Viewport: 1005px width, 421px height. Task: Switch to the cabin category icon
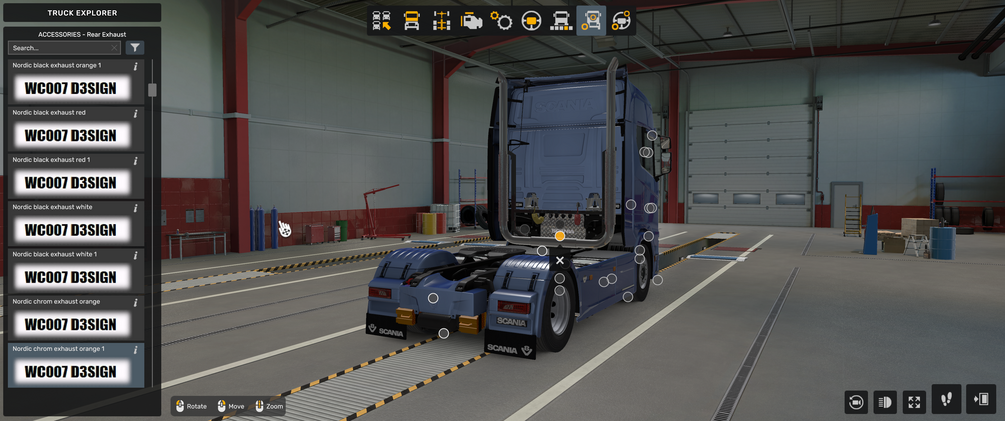(x=412, y=21)
